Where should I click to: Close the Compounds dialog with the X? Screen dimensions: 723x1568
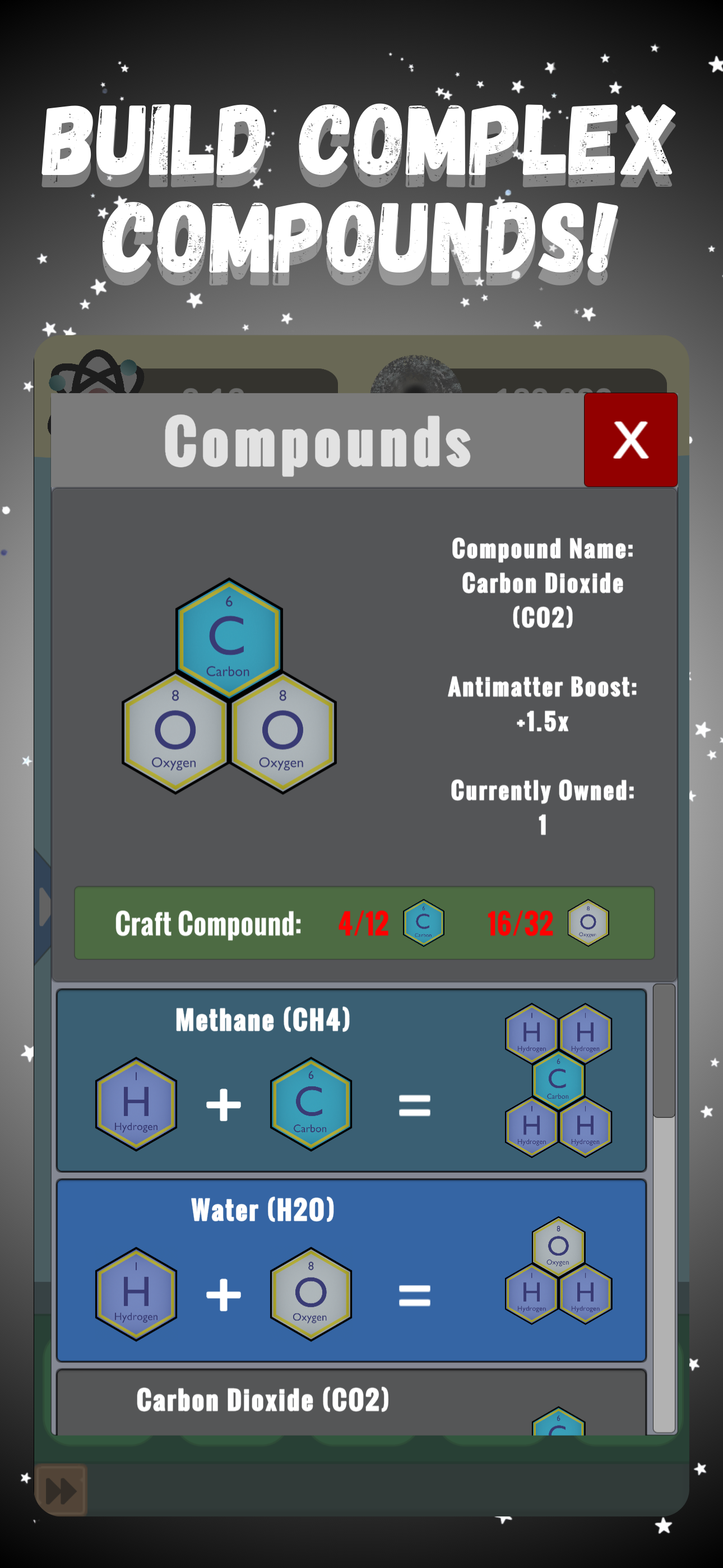[x=631, y=441]
